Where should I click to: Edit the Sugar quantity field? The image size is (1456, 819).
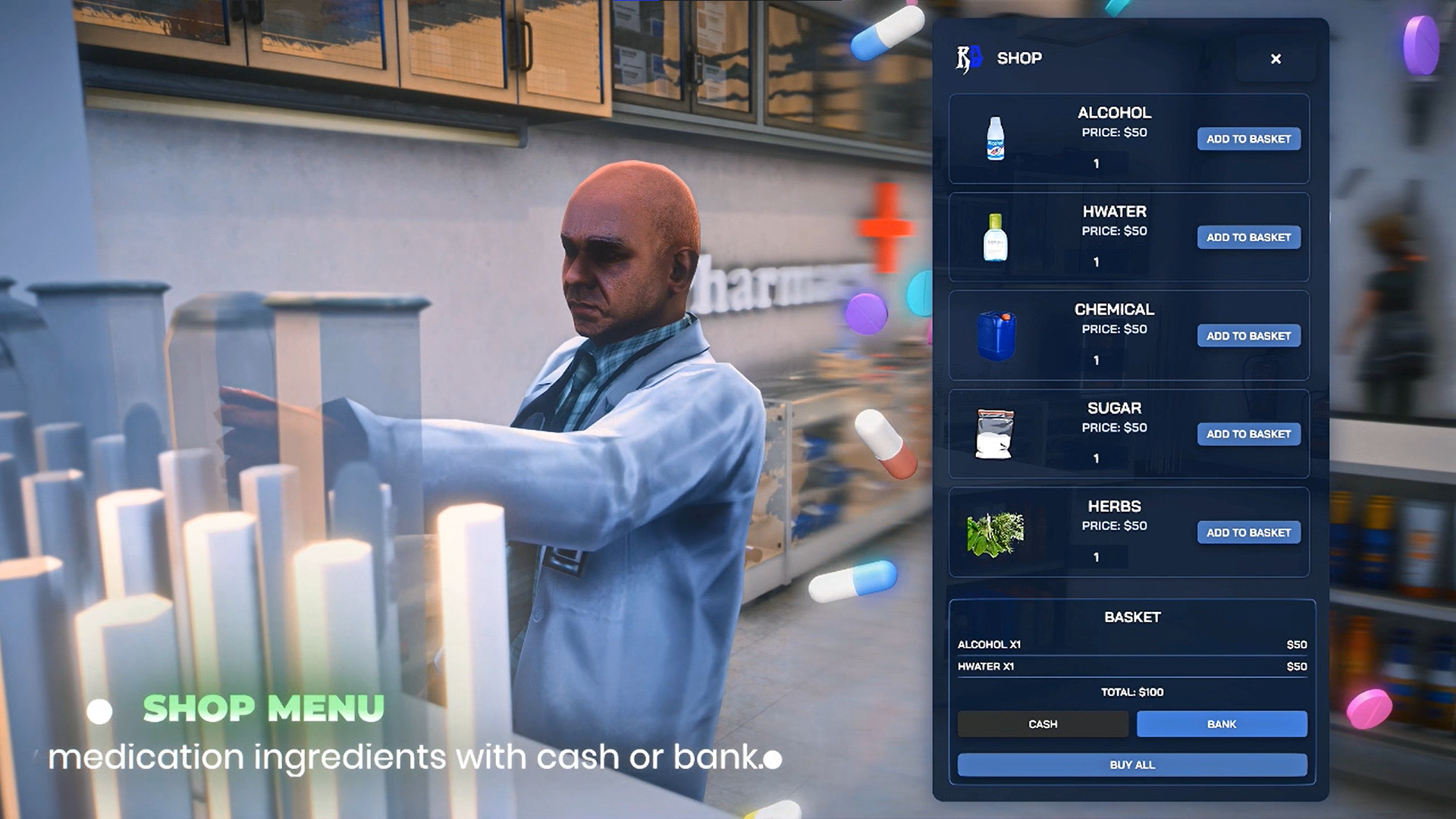(1097, 459)
